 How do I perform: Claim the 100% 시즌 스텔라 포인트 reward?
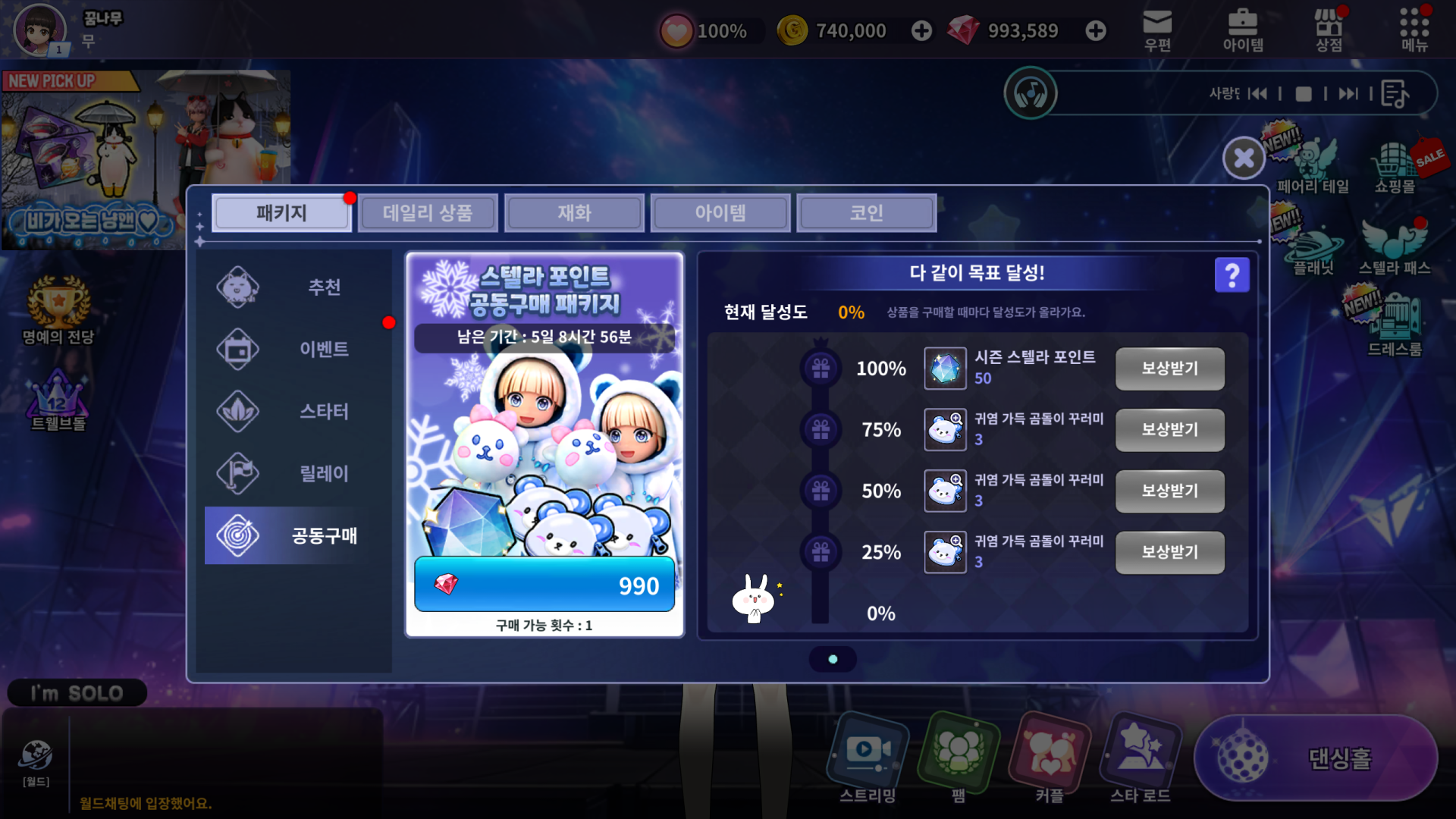[1169, 369]
